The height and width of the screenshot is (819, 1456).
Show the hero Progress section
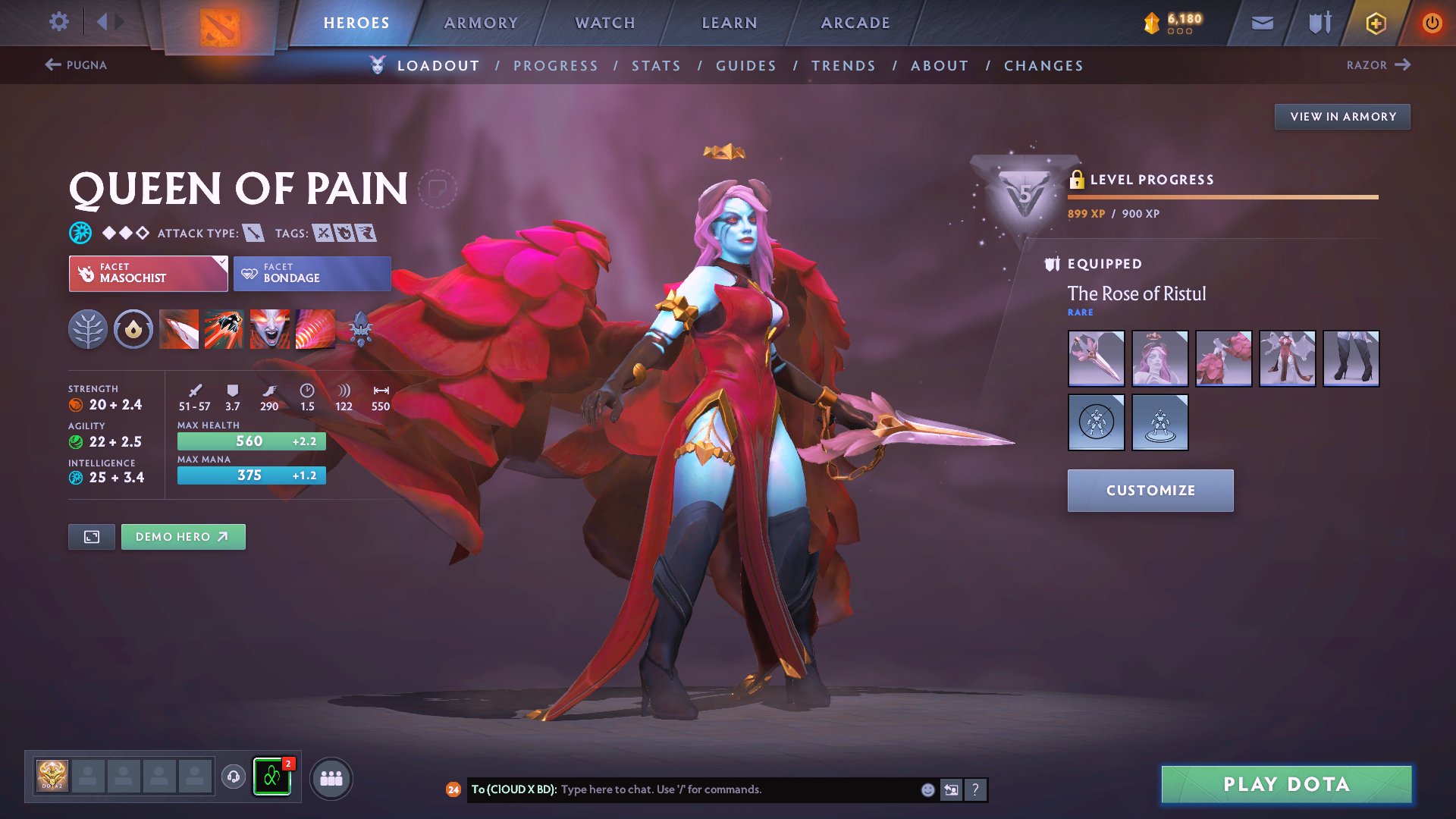tap(556, 66)
